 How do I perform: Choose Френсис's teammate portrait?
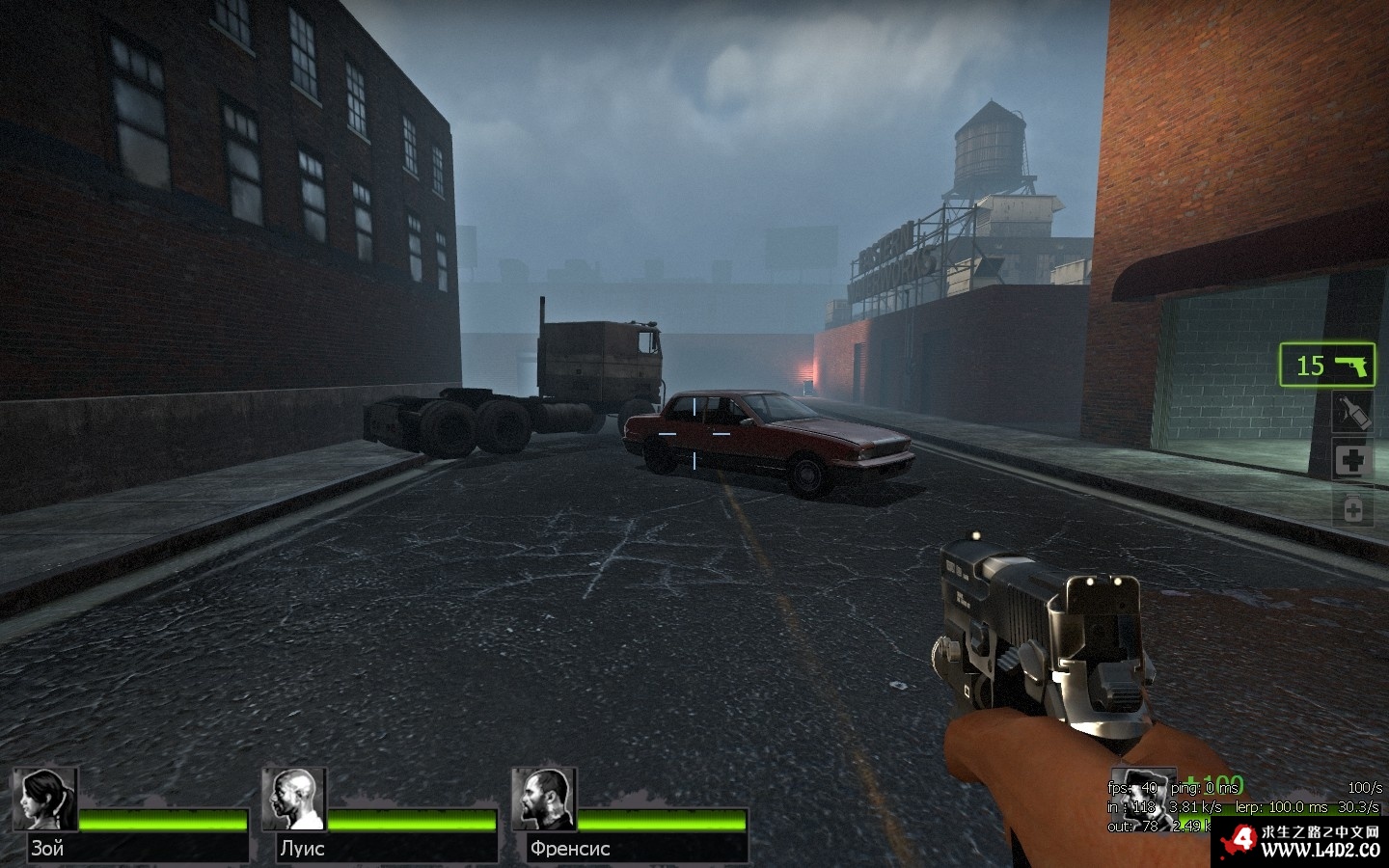pyautogui.click(x=544, y=800)
